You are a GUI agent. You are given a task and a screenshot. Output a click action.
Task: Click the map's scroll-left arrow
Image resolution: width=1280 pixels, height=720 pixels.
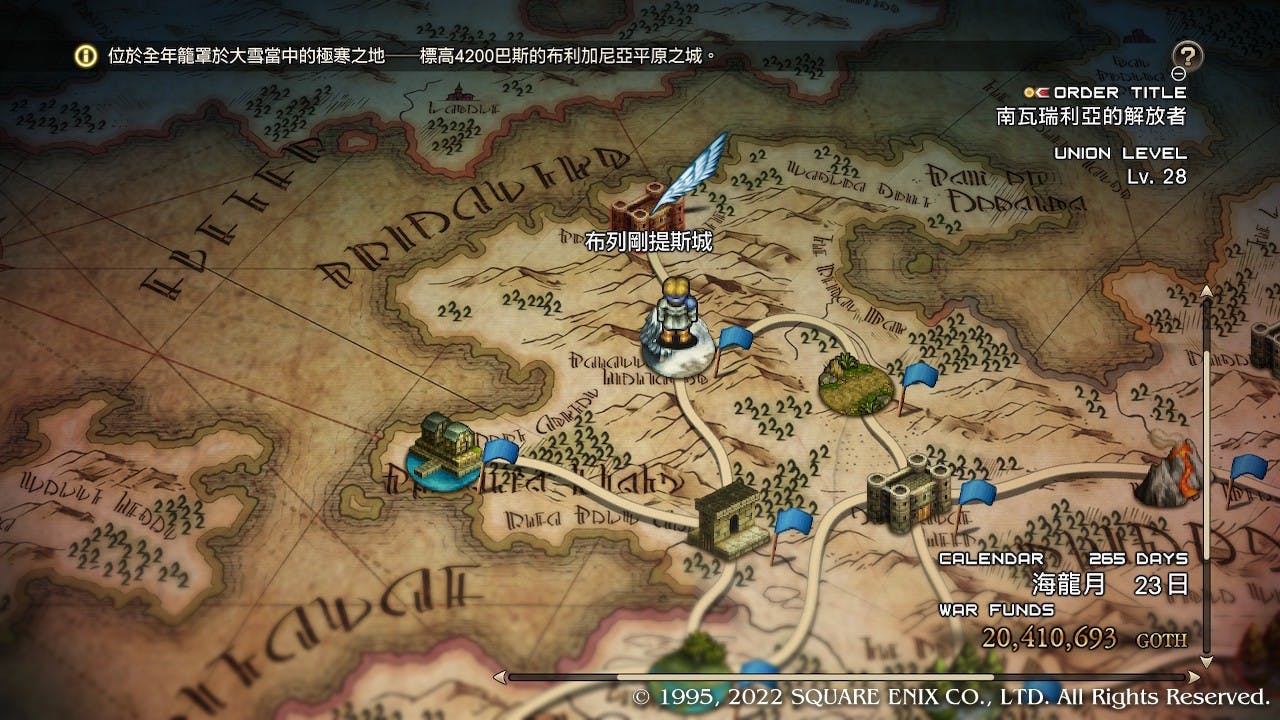point(498,677)
